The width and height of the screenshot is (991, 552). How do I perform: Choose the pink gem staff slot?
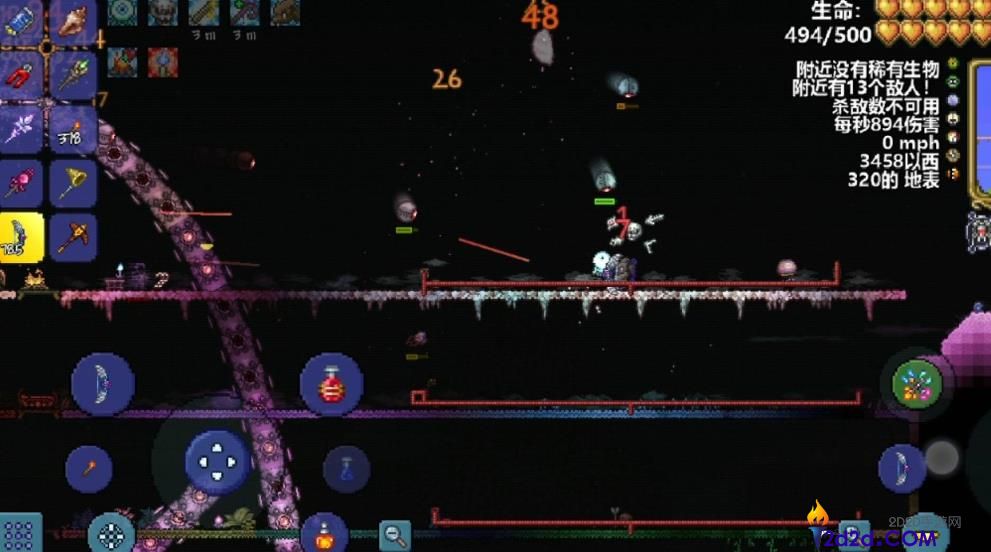21,183
